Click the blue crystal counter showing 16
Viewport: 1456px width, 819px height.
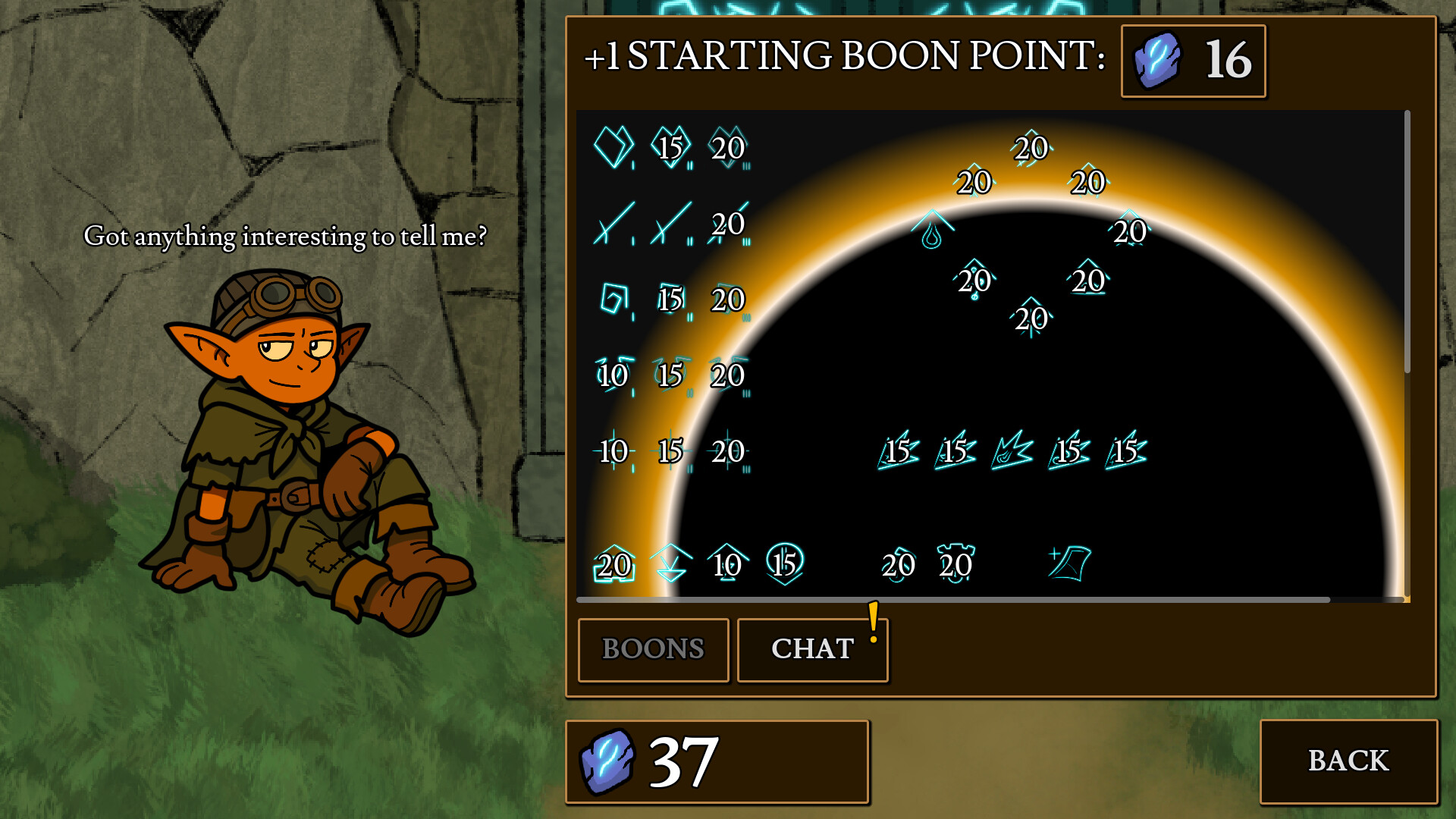pos(1192,61)
